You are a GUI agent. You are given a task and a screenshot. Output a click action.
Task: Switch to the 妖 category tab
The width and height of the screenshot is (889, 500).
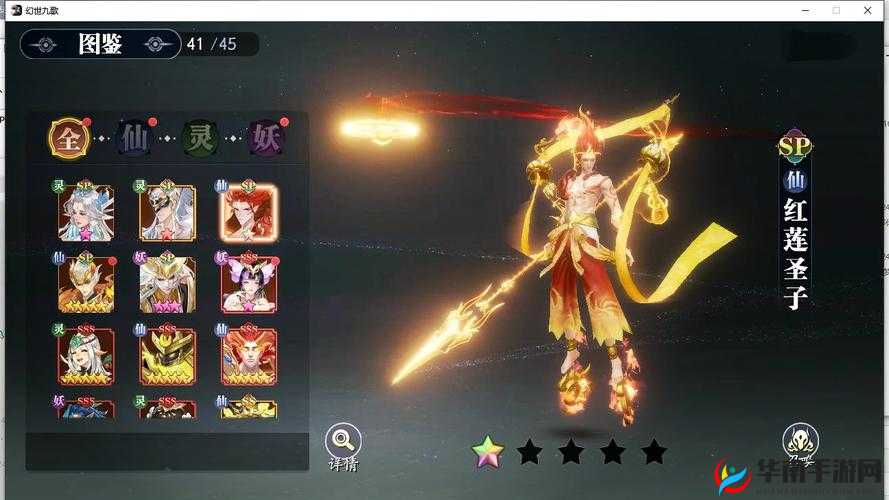click(x=265, y=139)
